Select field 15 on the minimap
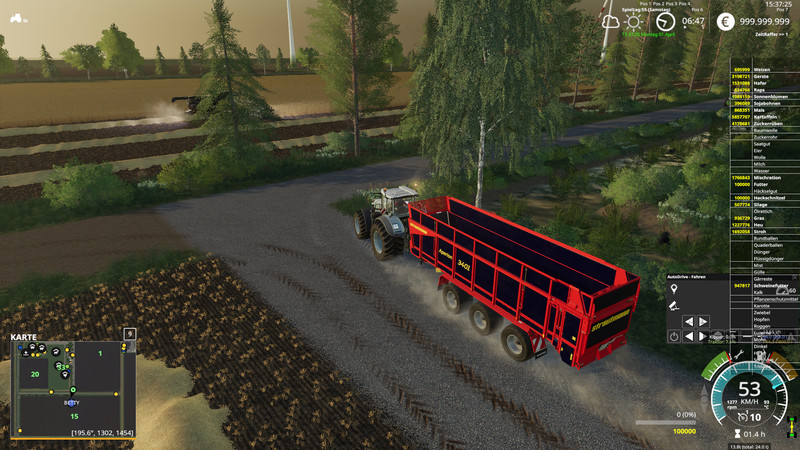The height and width of the screenshot is (450, 800). pyautogui.click(x=73, y=416)
